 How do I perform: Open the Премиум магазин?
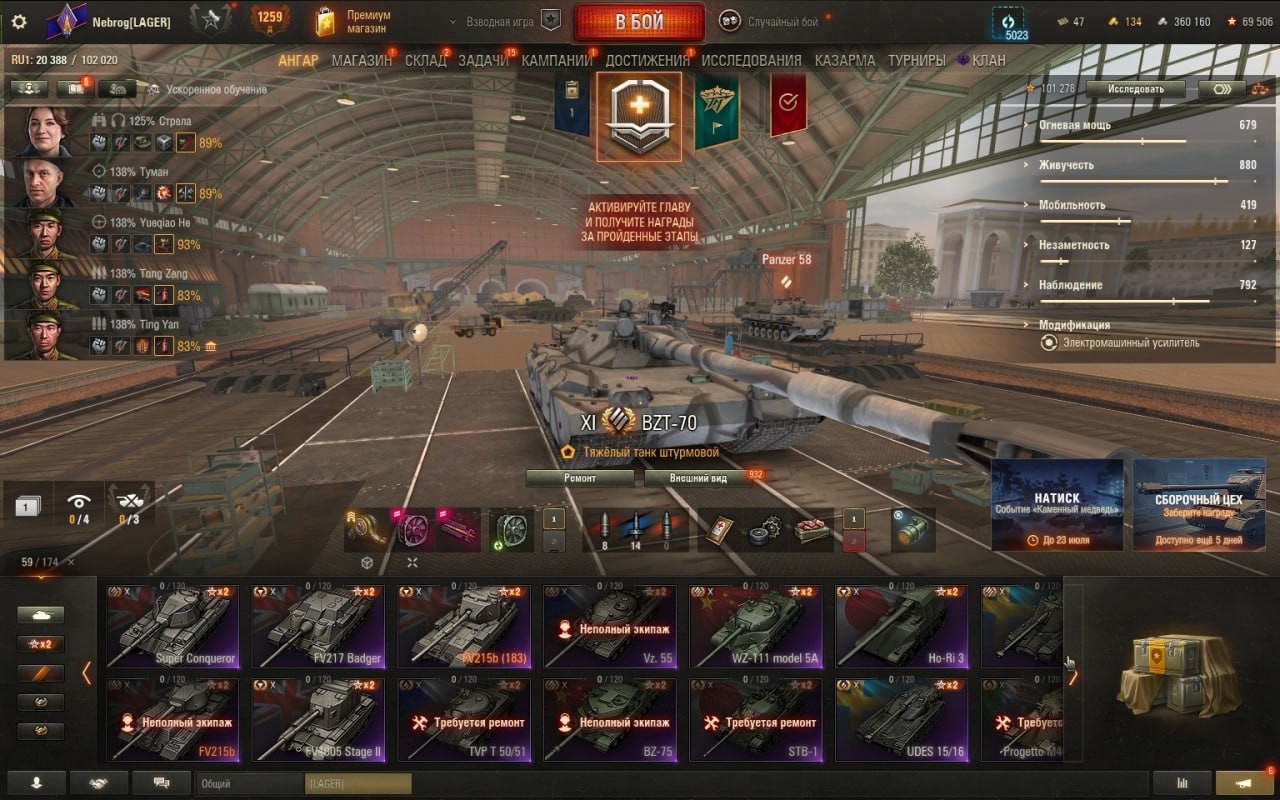[x=355, y=22]
